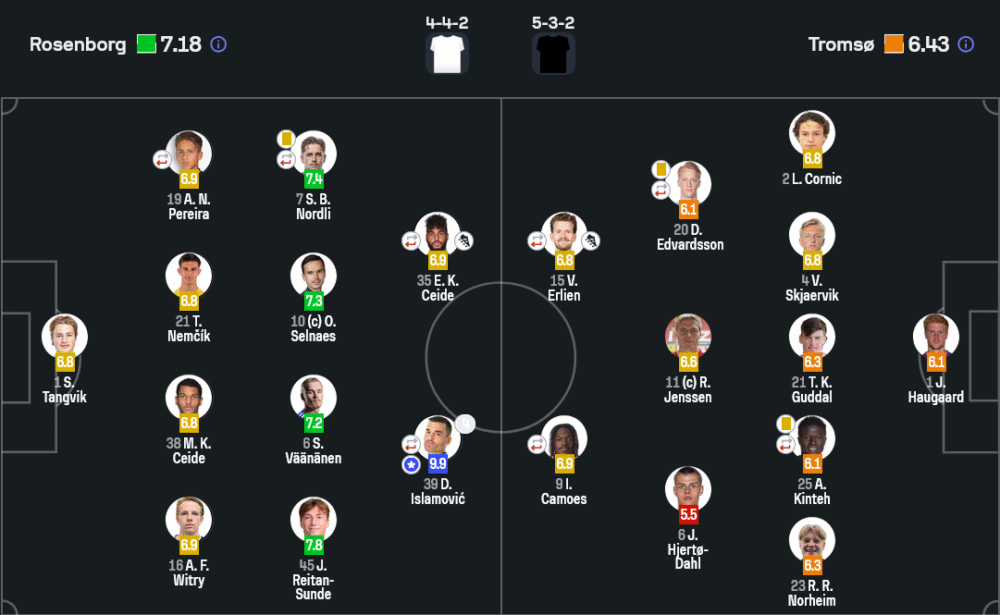View A. N. Pereira's details
Screen dimensions: 1000x615
coord(189,155)
